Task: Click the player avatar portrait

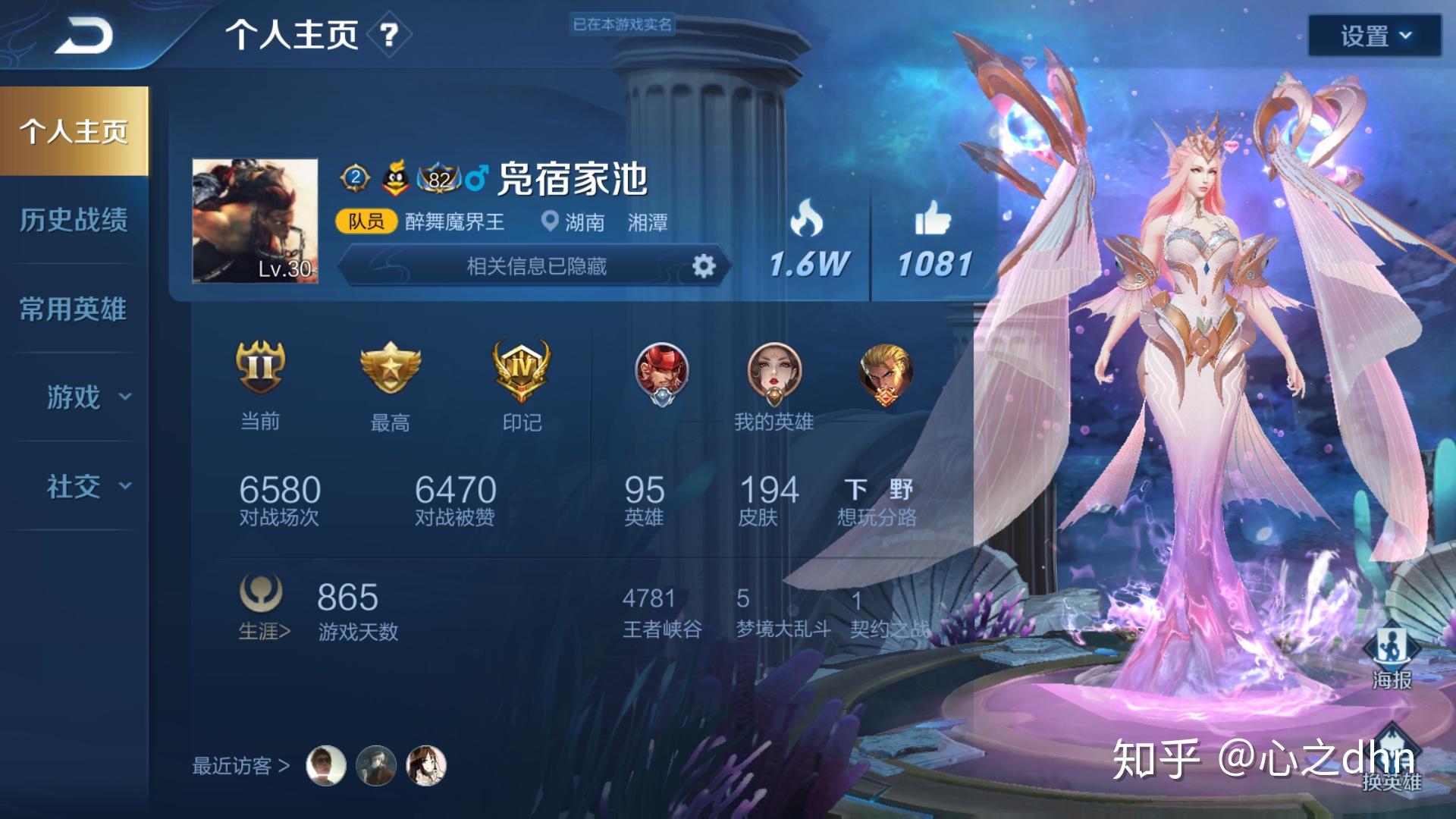Action: 255,221
